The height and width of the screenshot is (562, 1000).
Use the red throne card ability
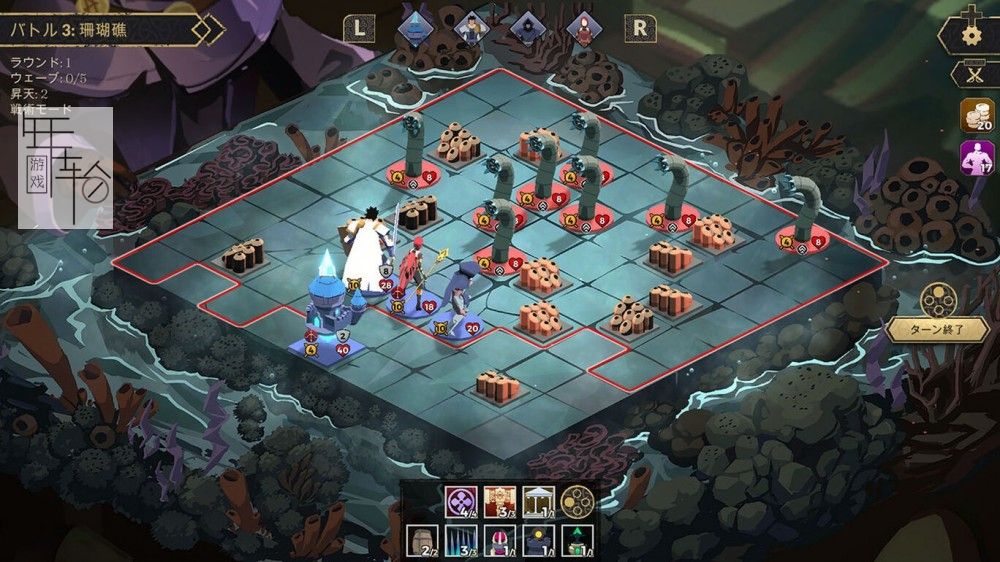(498, 501)
